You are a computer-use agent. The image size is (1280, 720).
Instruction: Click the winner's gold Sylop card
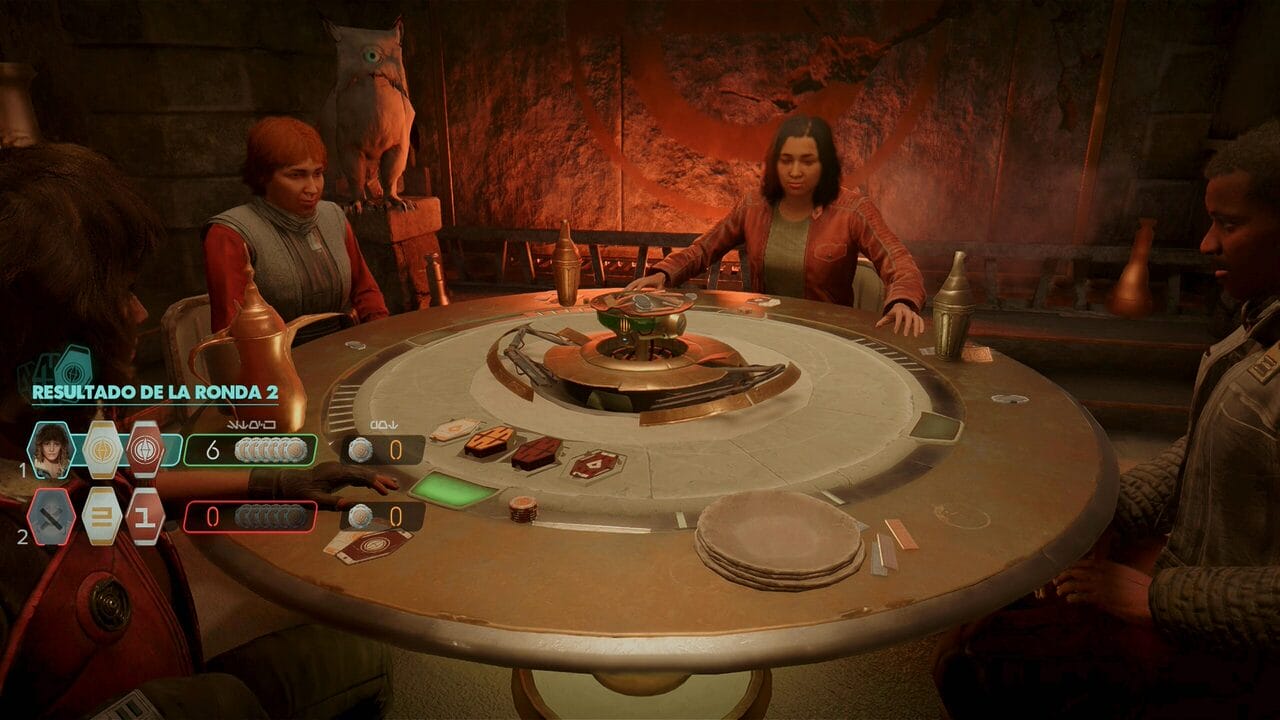click(x=101, y=450)
